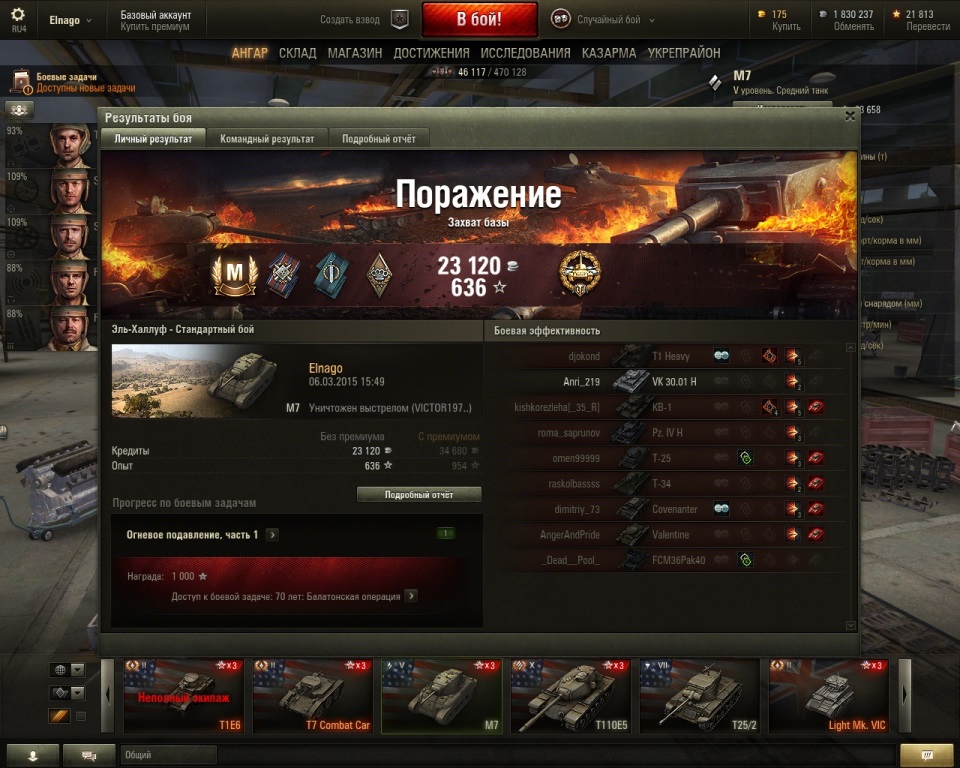Select the Light Mk. VIC tank
This screenshot has width=960, height=768.
coord(828,696)
